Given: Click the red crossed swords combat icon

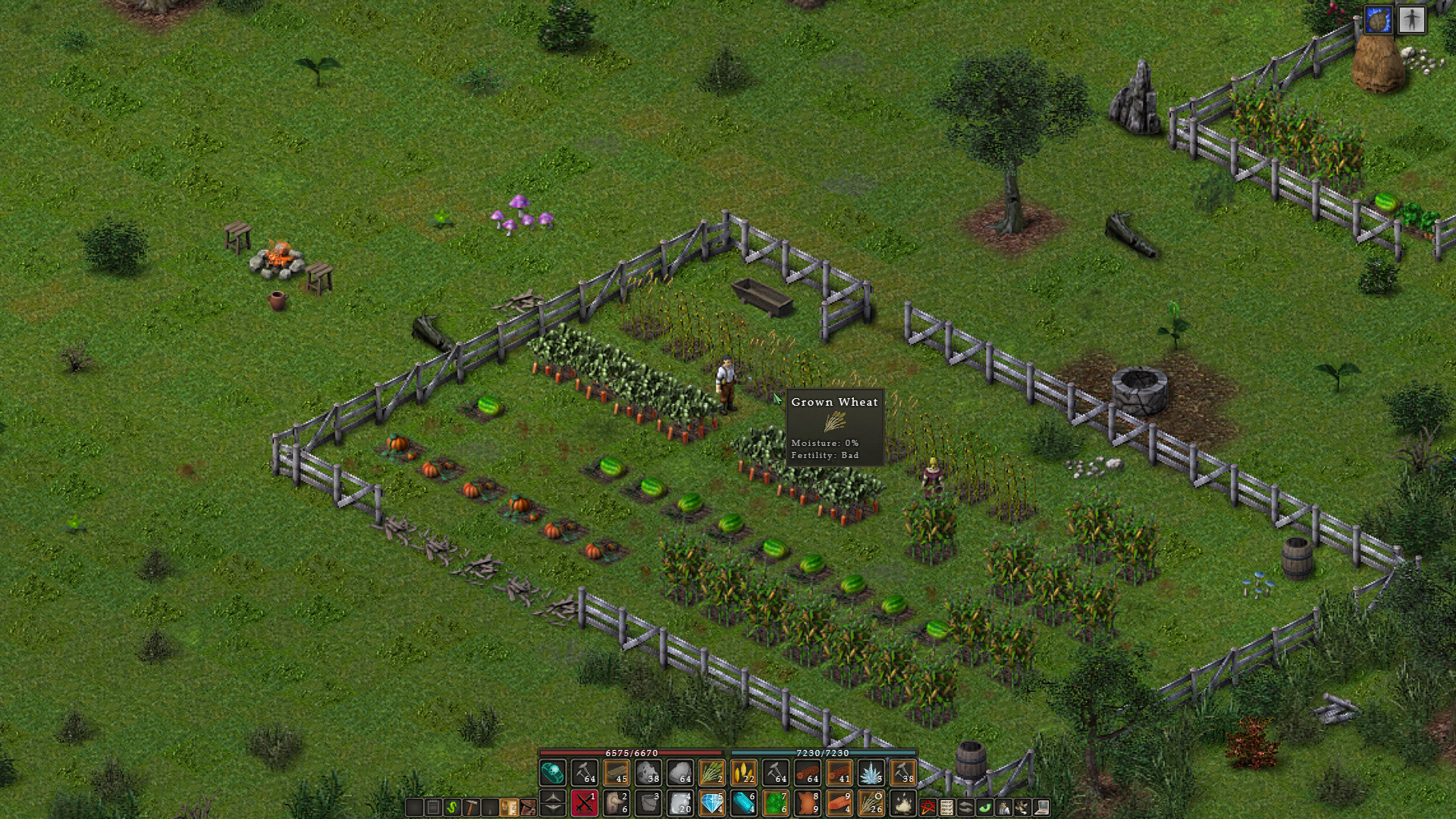Looking at the screenshot, I should pyautogui.click(x=584, y=802).
